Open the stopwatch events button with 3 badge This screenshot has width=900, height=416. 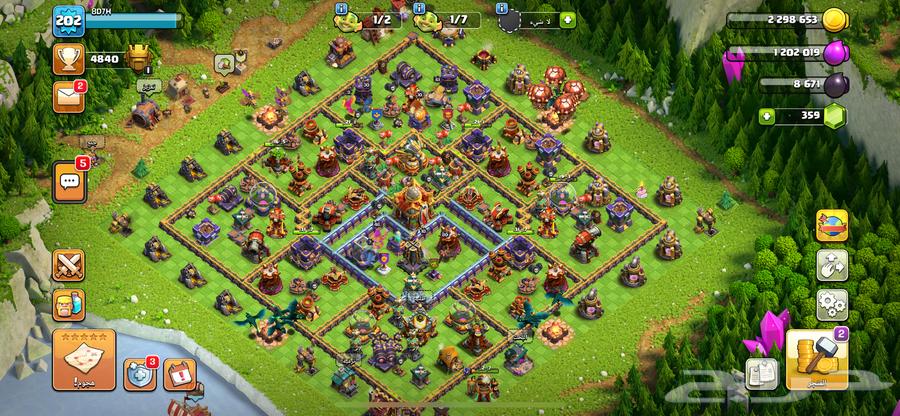coord(139,374)
